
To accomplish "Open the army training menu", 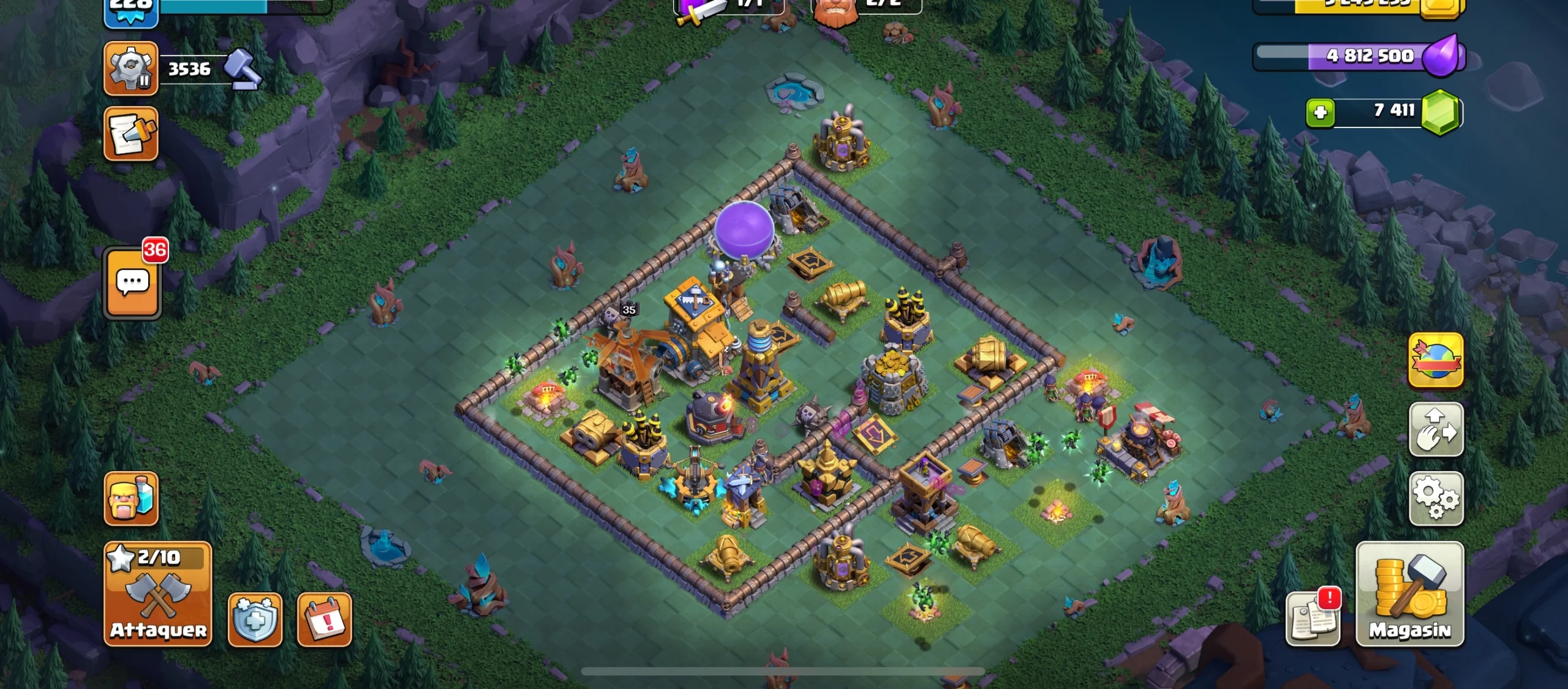I will pyautogui.click(x=130, y=497).
